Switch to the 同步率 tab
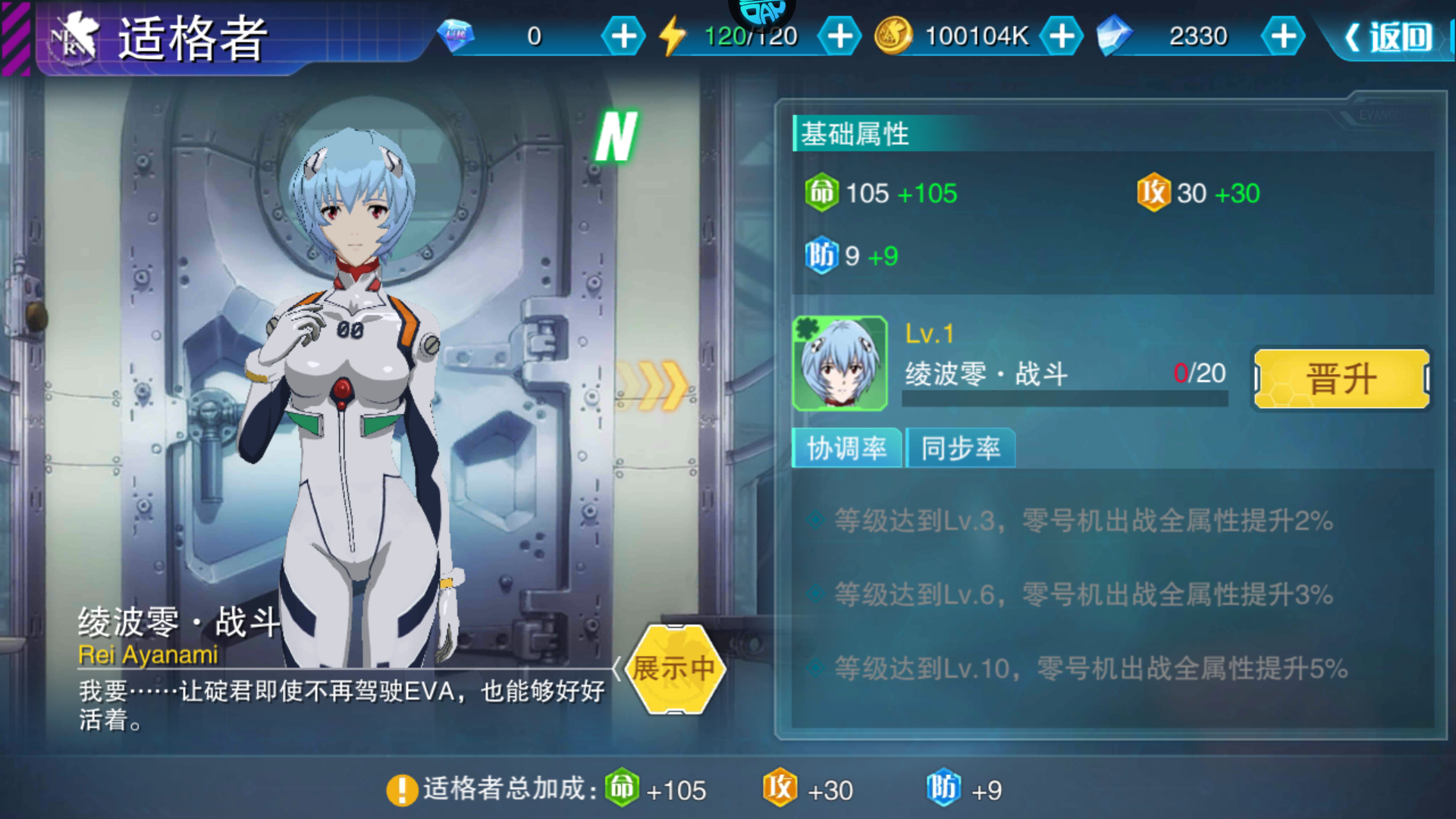 click(960, 448)
